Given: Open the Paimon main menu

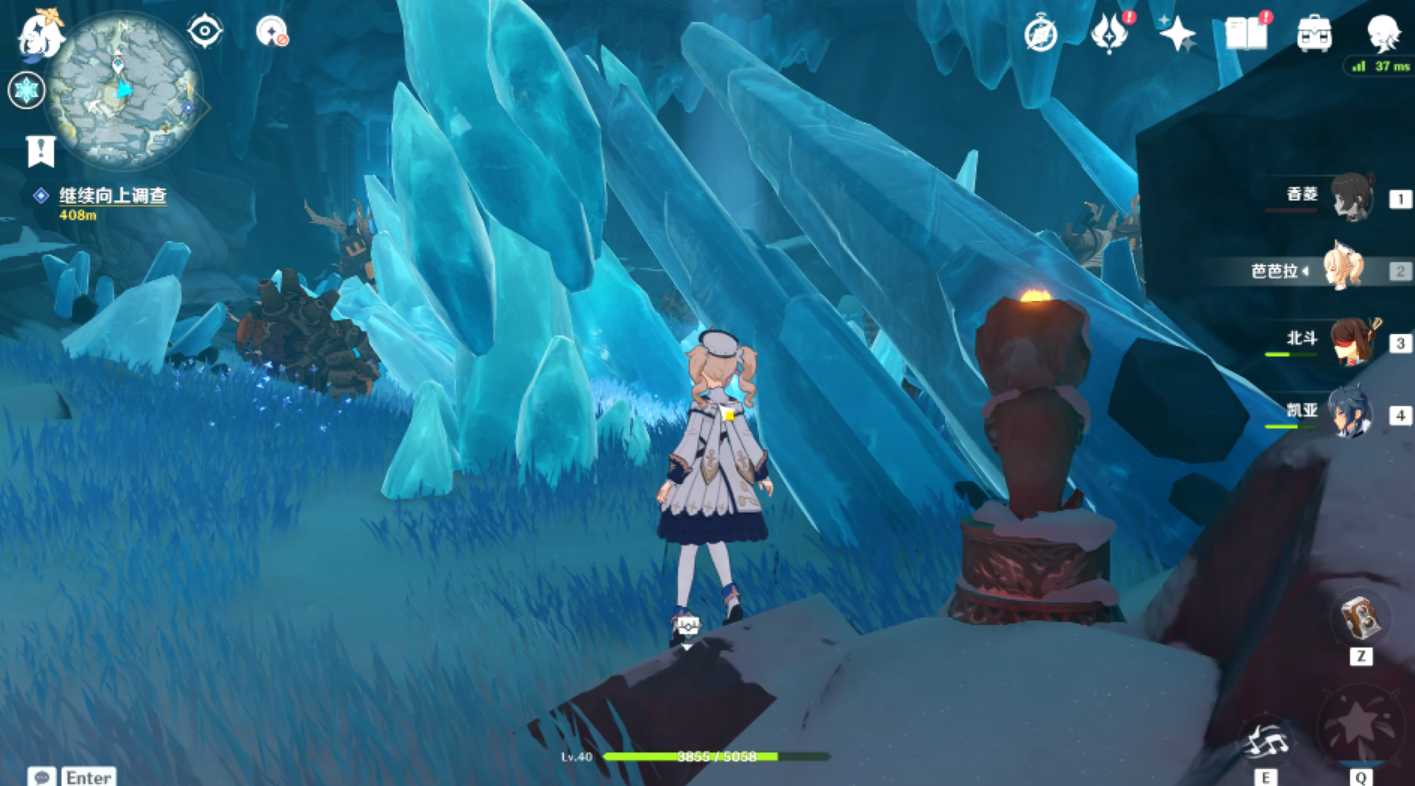Looking at the screenshot, I should point(40,35).
